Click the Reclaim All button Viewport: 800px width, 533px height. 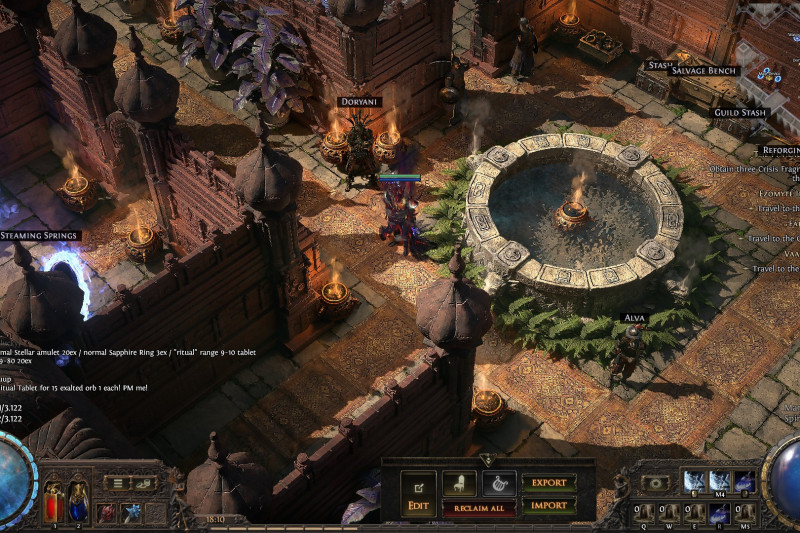[479, 509]
